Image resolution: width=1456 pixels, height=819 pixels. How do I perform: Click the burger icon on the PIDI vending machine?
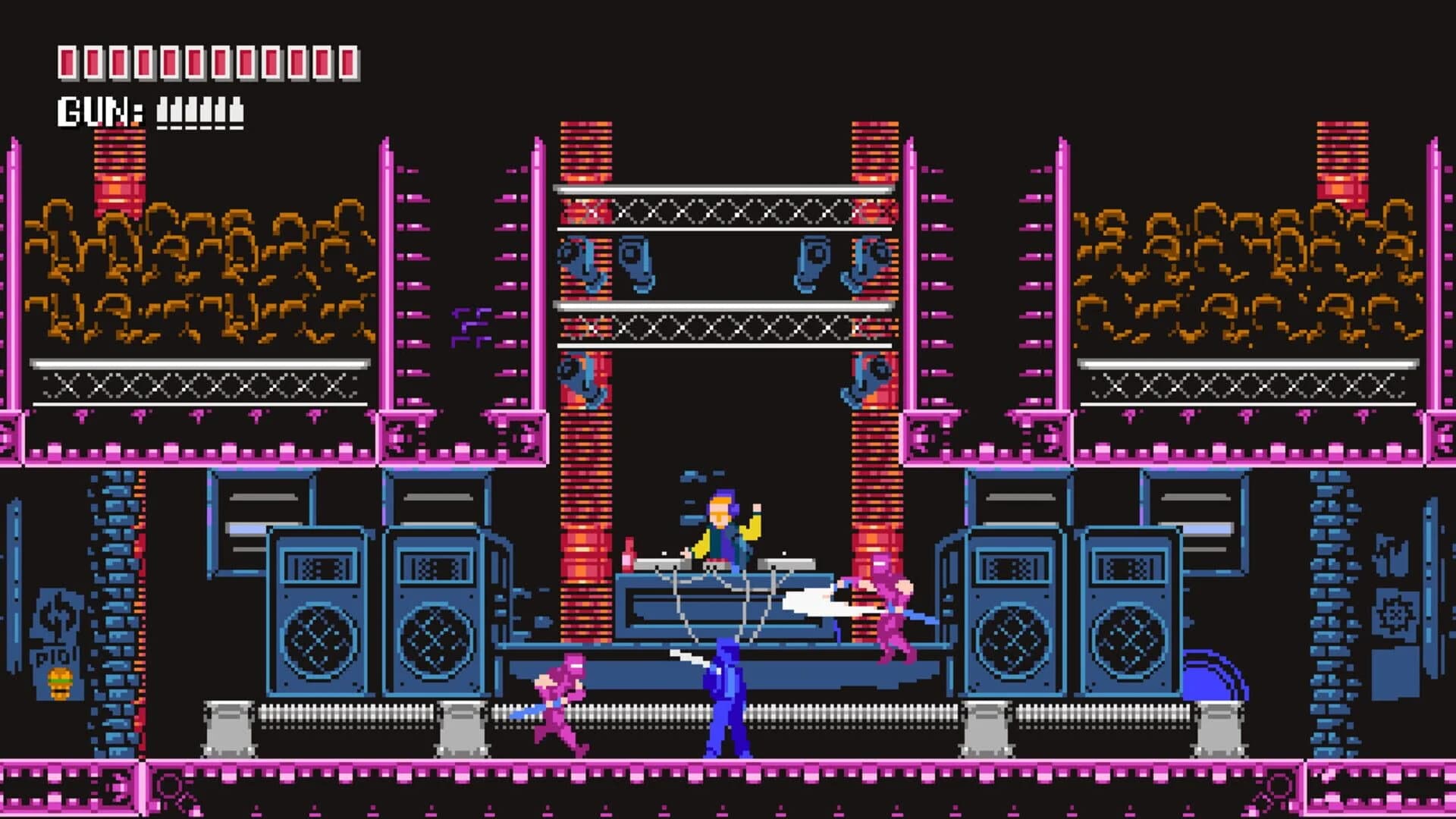click(59, 682)
